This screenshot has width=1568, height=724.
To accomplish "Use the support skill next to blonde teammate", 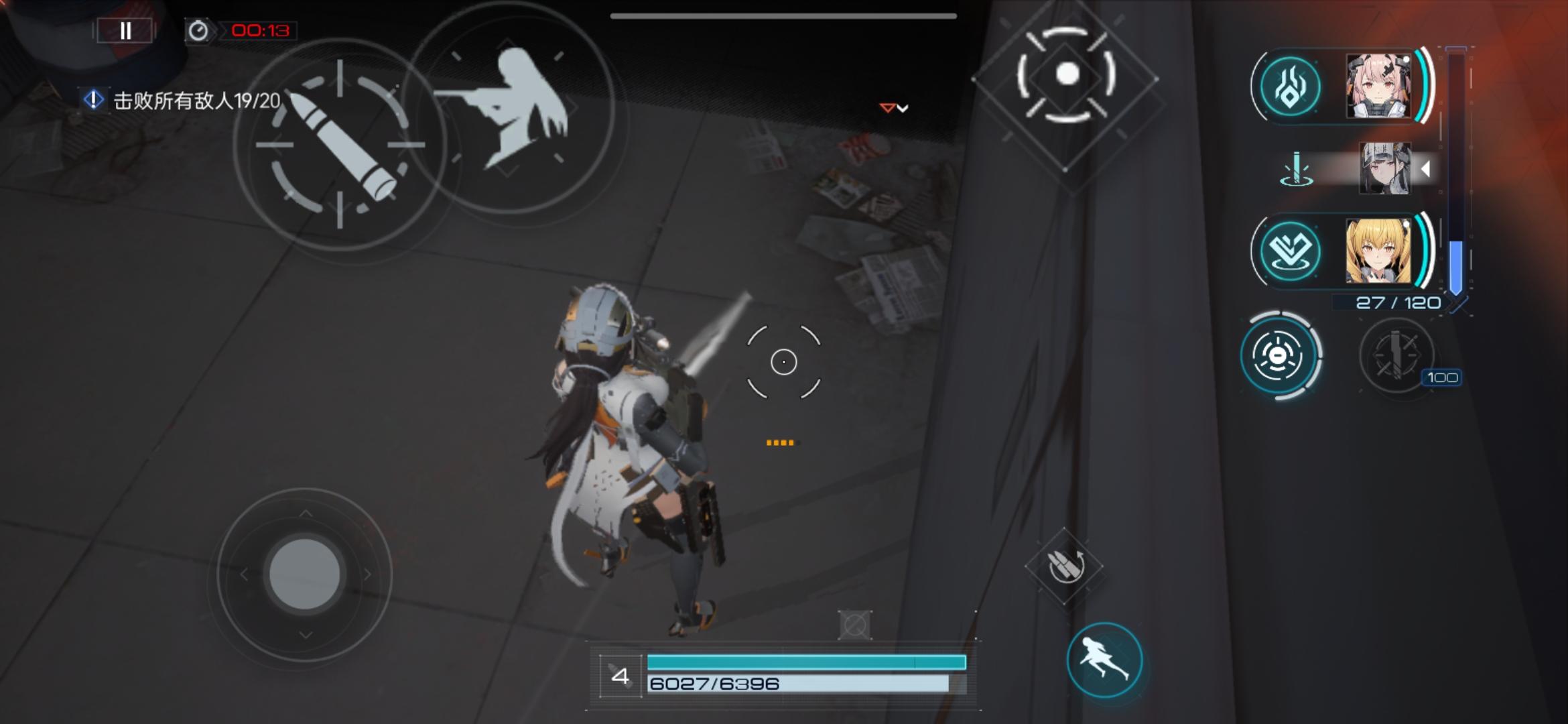I will 1291,250.
